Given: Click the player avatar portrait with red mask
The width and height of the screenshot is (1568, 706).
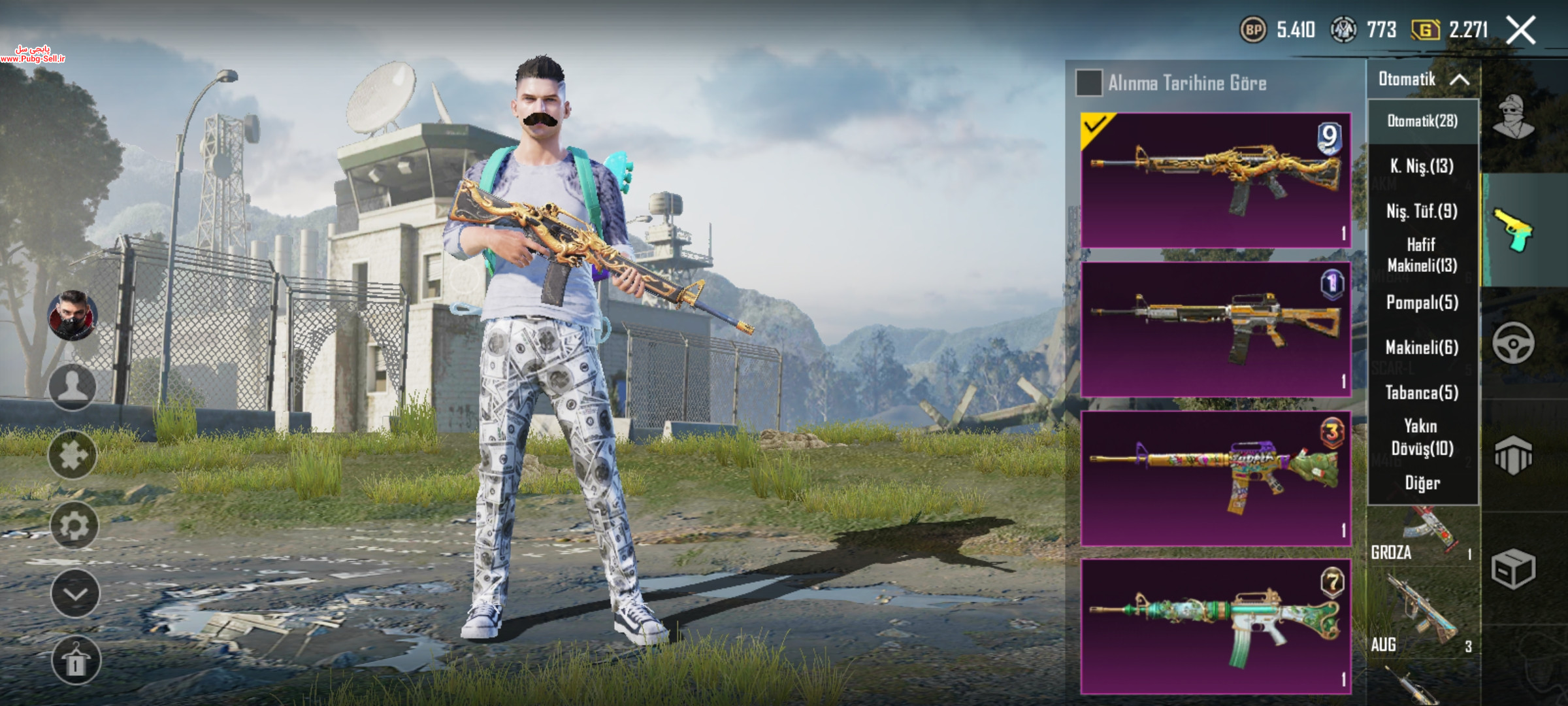Looking at the screenshot, I should [x=73, y=316].
